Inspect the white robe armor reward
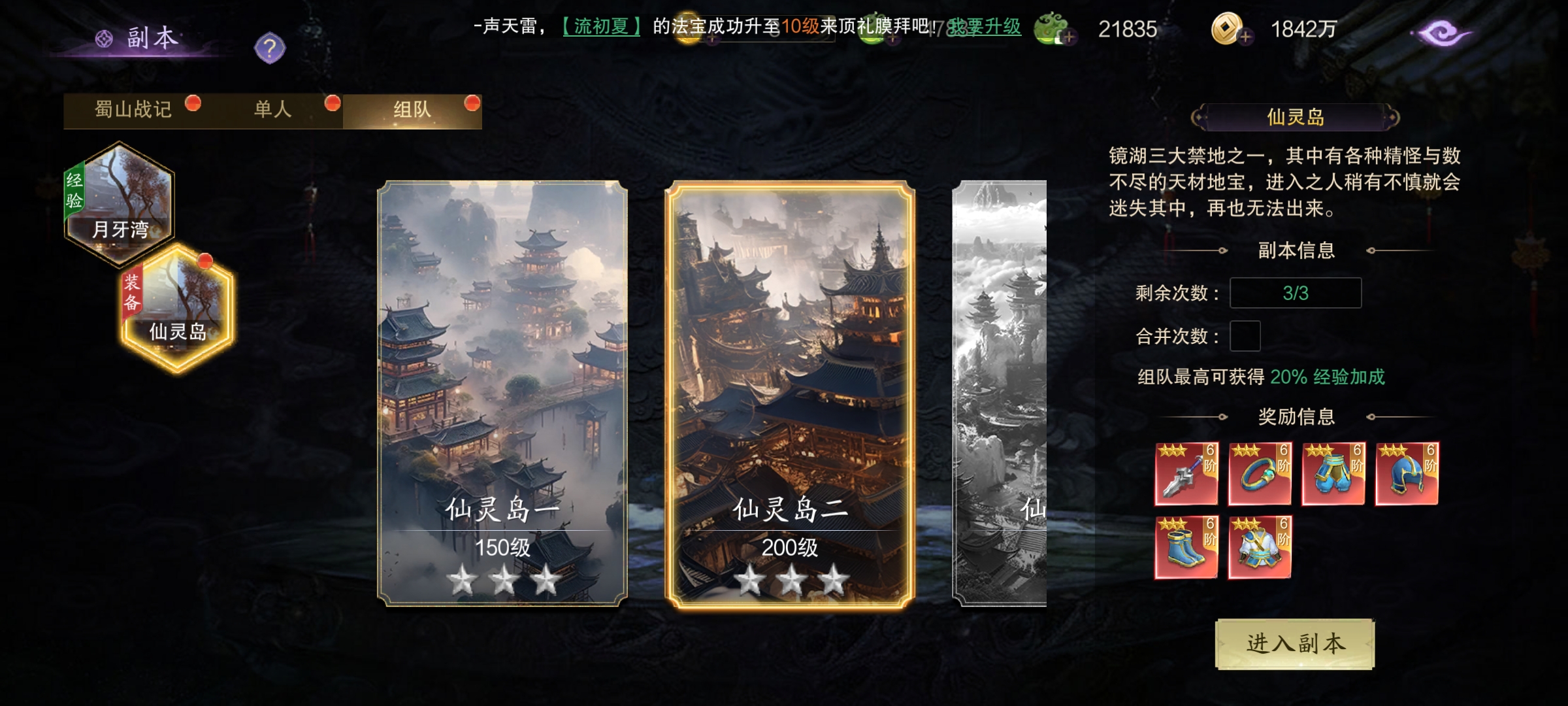 (x=1260, y=547)
